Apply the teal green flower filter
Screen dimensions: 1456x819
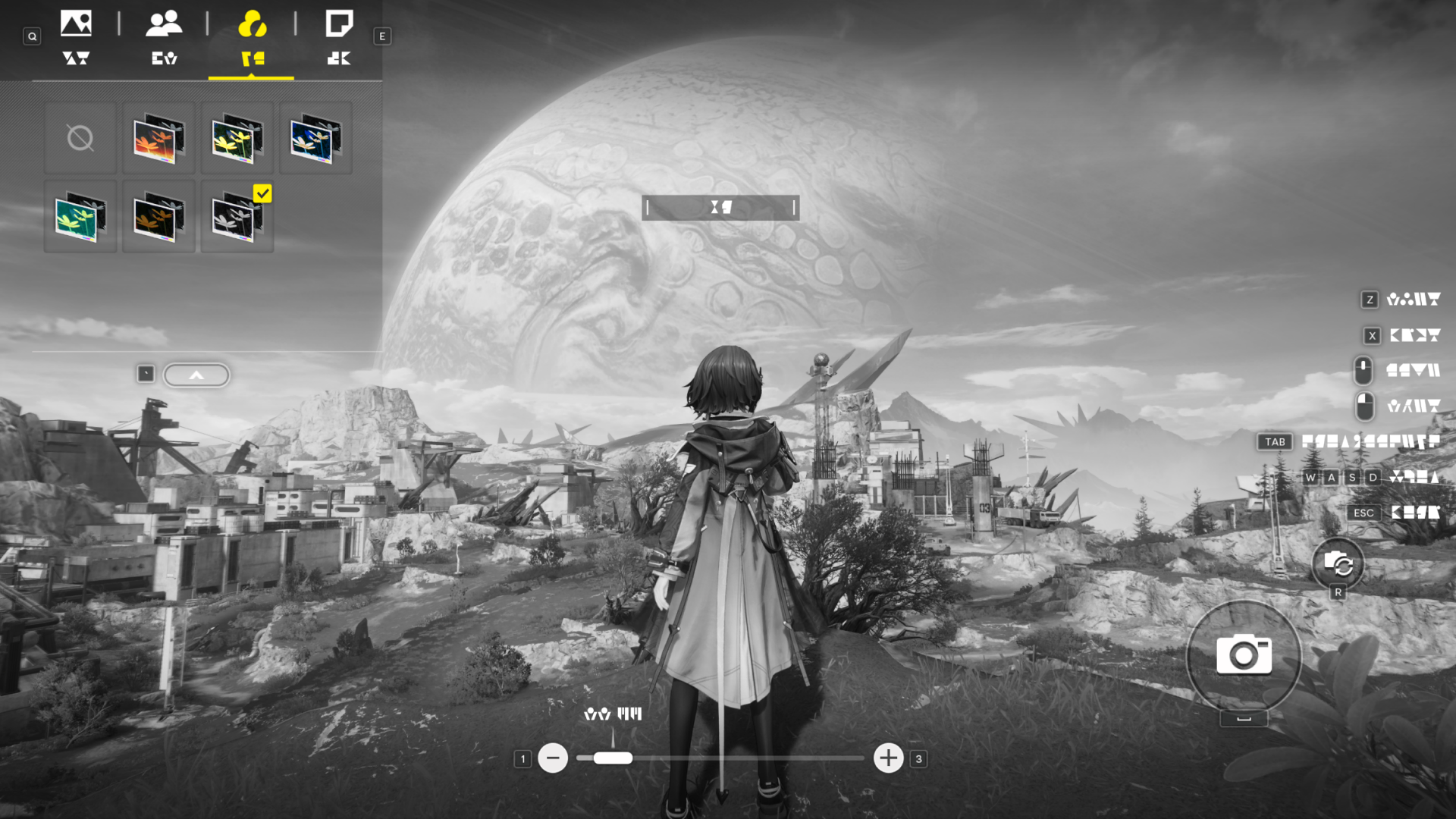point(80,217)
